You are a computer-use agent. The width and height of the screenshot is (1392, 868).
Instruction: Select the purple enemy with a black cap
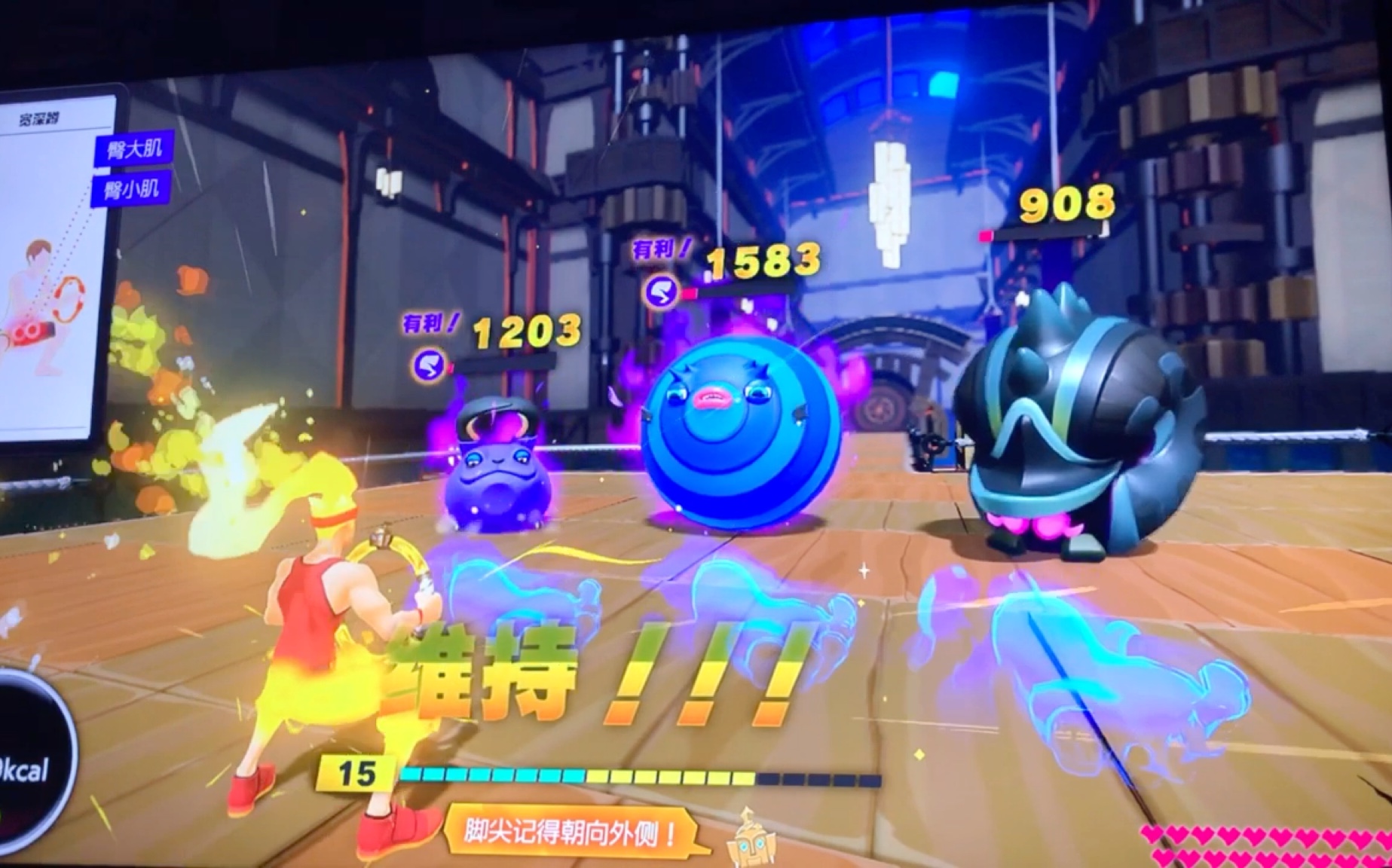point(498,471)
